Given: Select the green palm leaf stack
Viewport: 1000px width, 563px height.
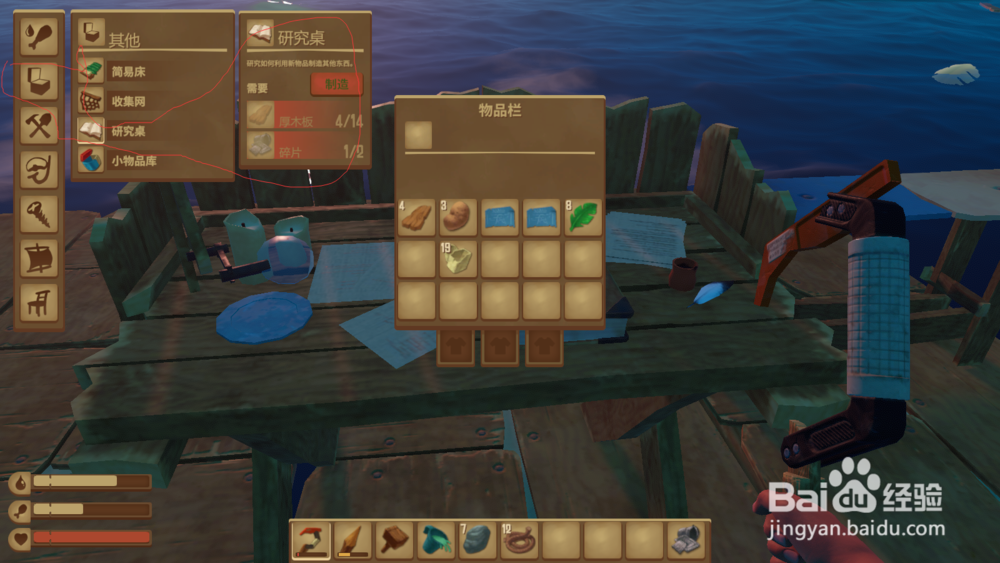Looking at the screenshot, I should tap(583, 218).
